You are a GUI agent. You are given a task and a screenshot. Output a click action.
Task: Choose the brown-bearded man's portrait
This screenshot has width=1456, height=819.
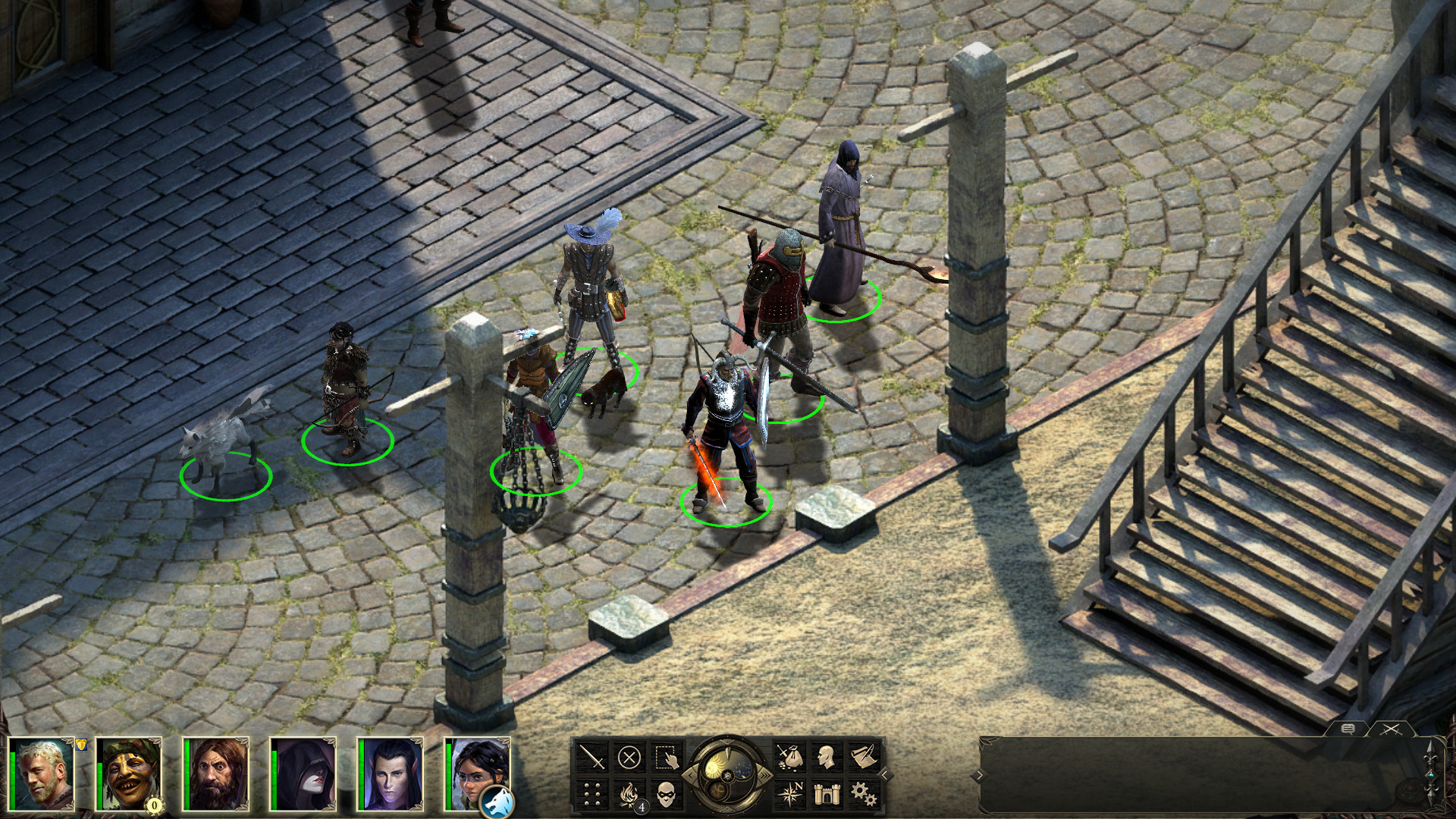pos(217,774)
